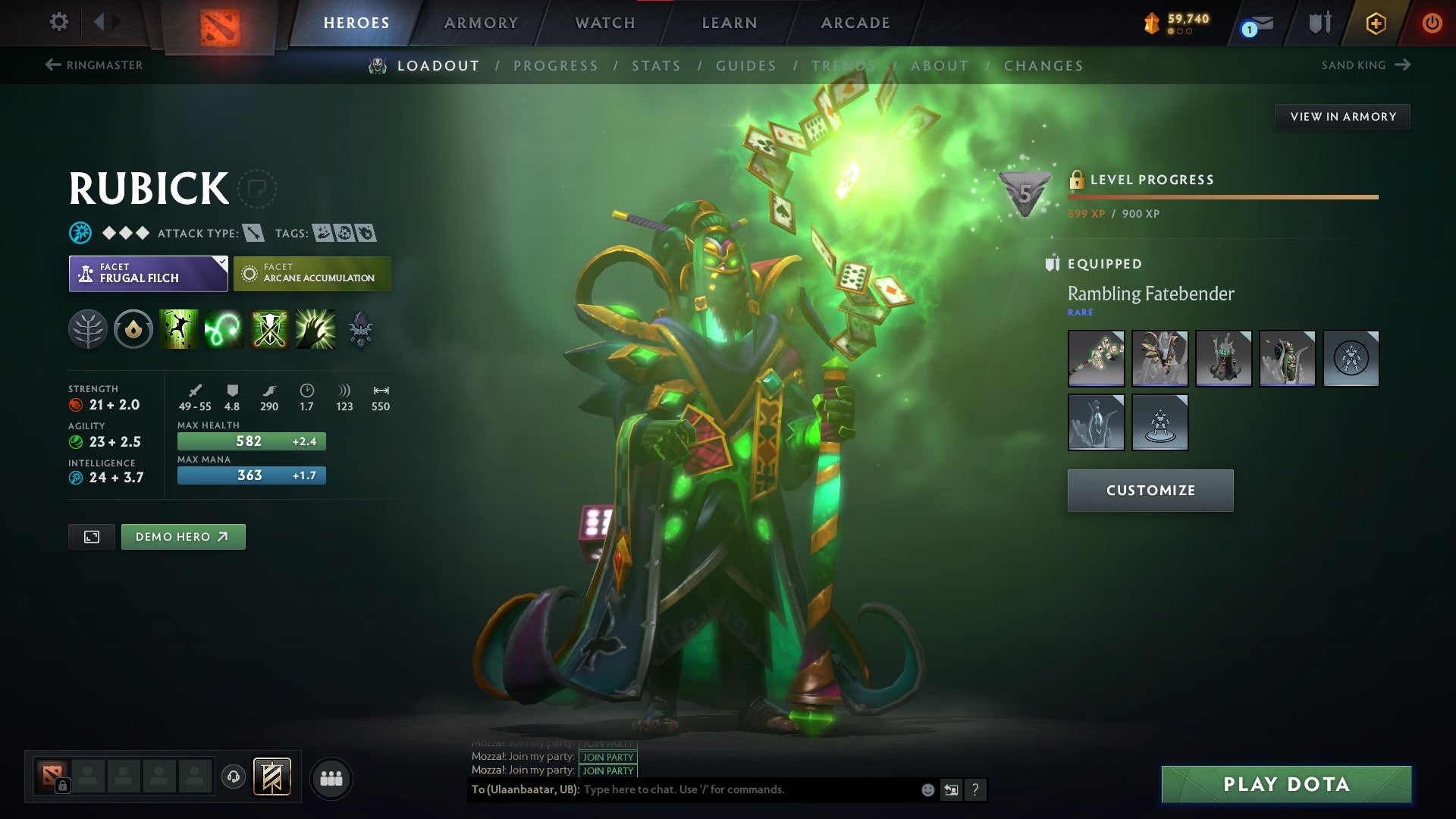1456x819 pixels.
Task: Click the voice chat headset icon
Action: click(x=235, y=777)
